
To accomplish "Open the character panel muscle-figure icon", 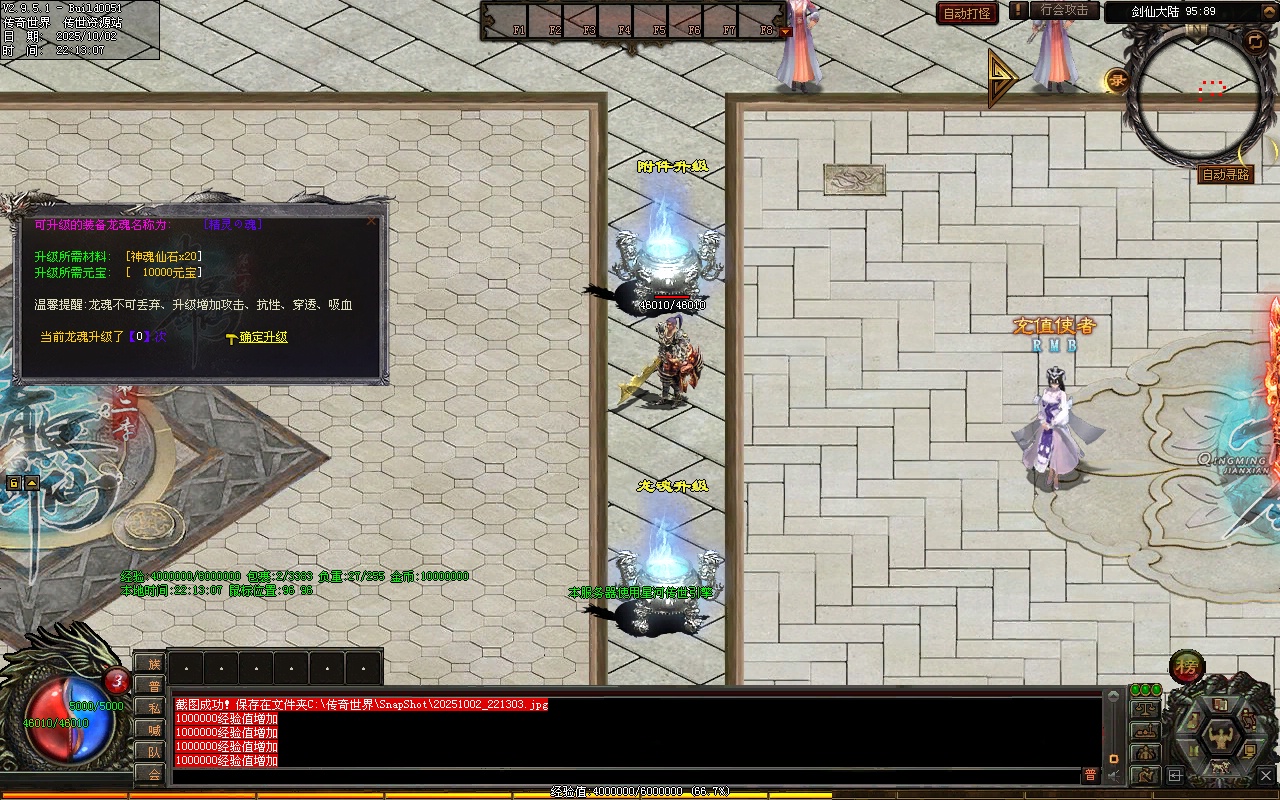I will pos(1220,739).
